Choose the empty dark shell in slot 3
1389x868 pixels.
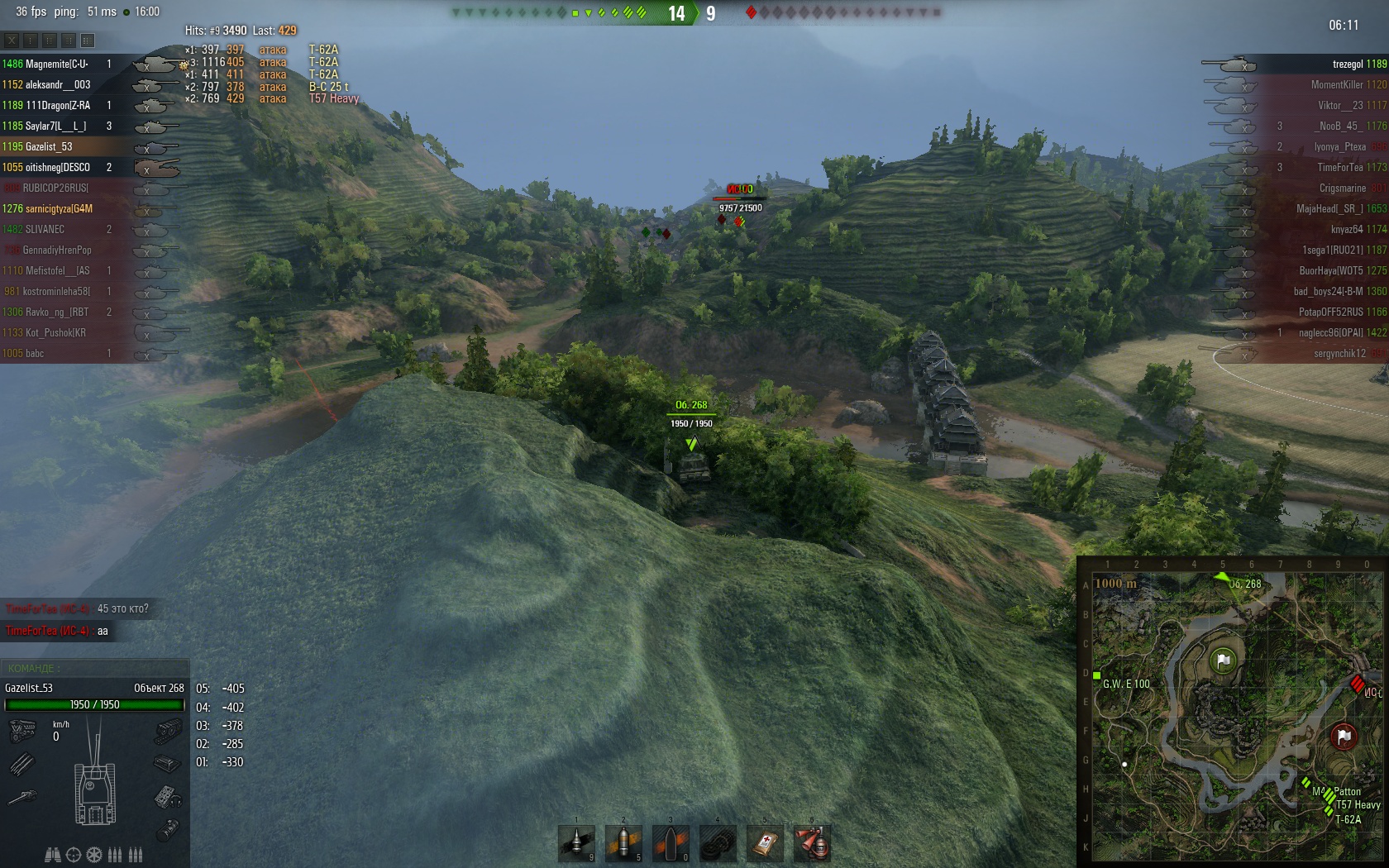pyautogui.click(x=671, y=843)
